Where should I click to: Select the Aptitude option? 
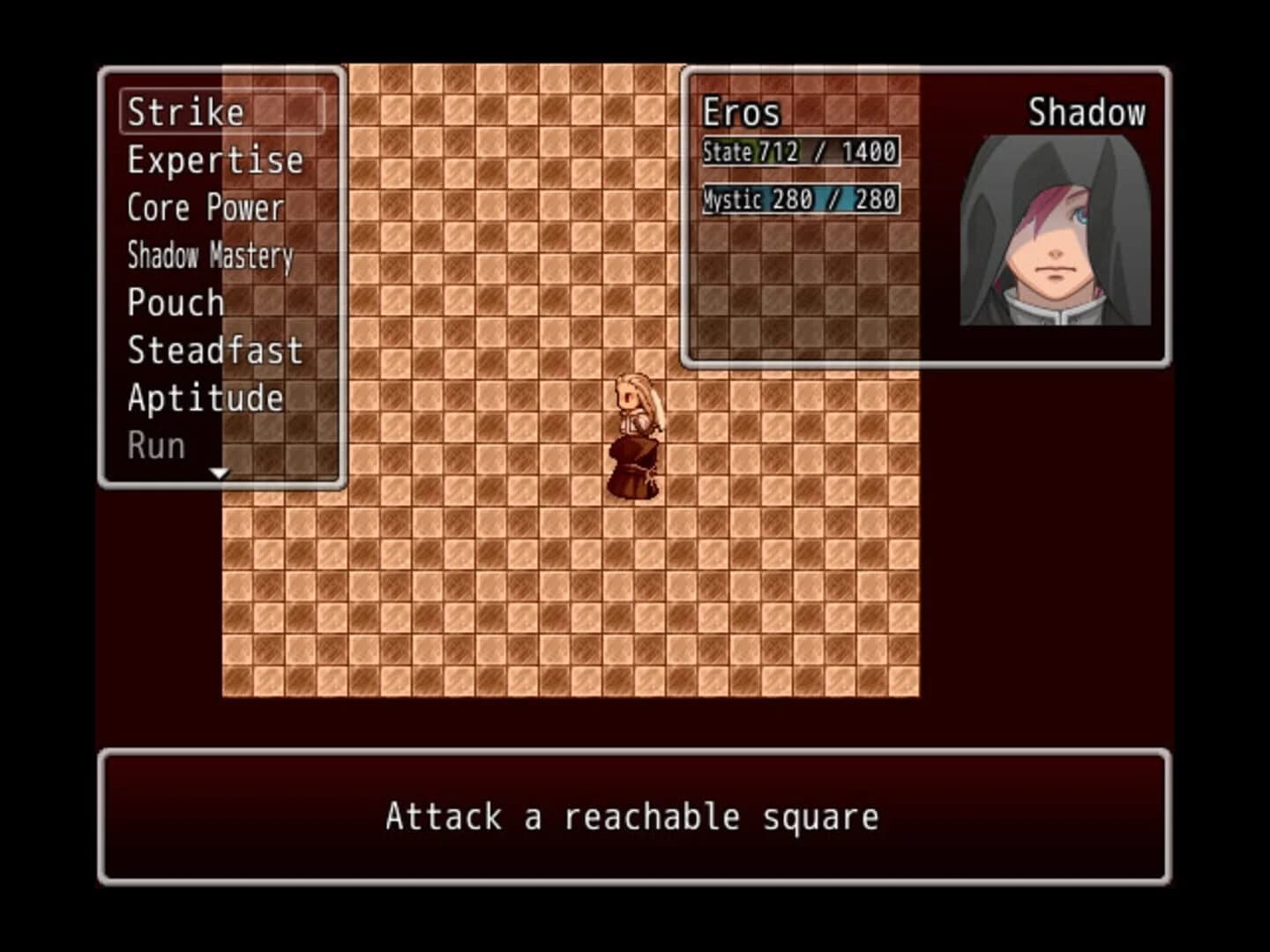coord(205,398)
